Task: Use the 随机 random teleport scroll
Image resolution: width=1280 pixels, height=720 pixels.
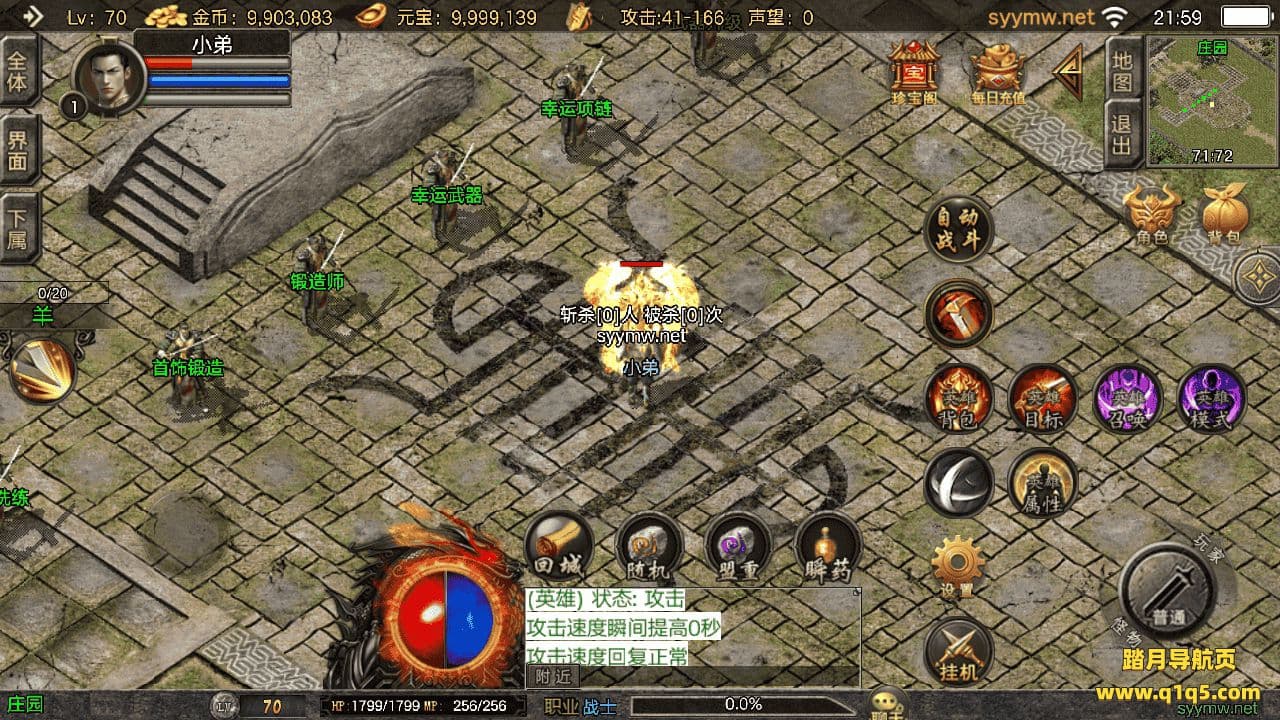Action: click(x=648, y=548)
